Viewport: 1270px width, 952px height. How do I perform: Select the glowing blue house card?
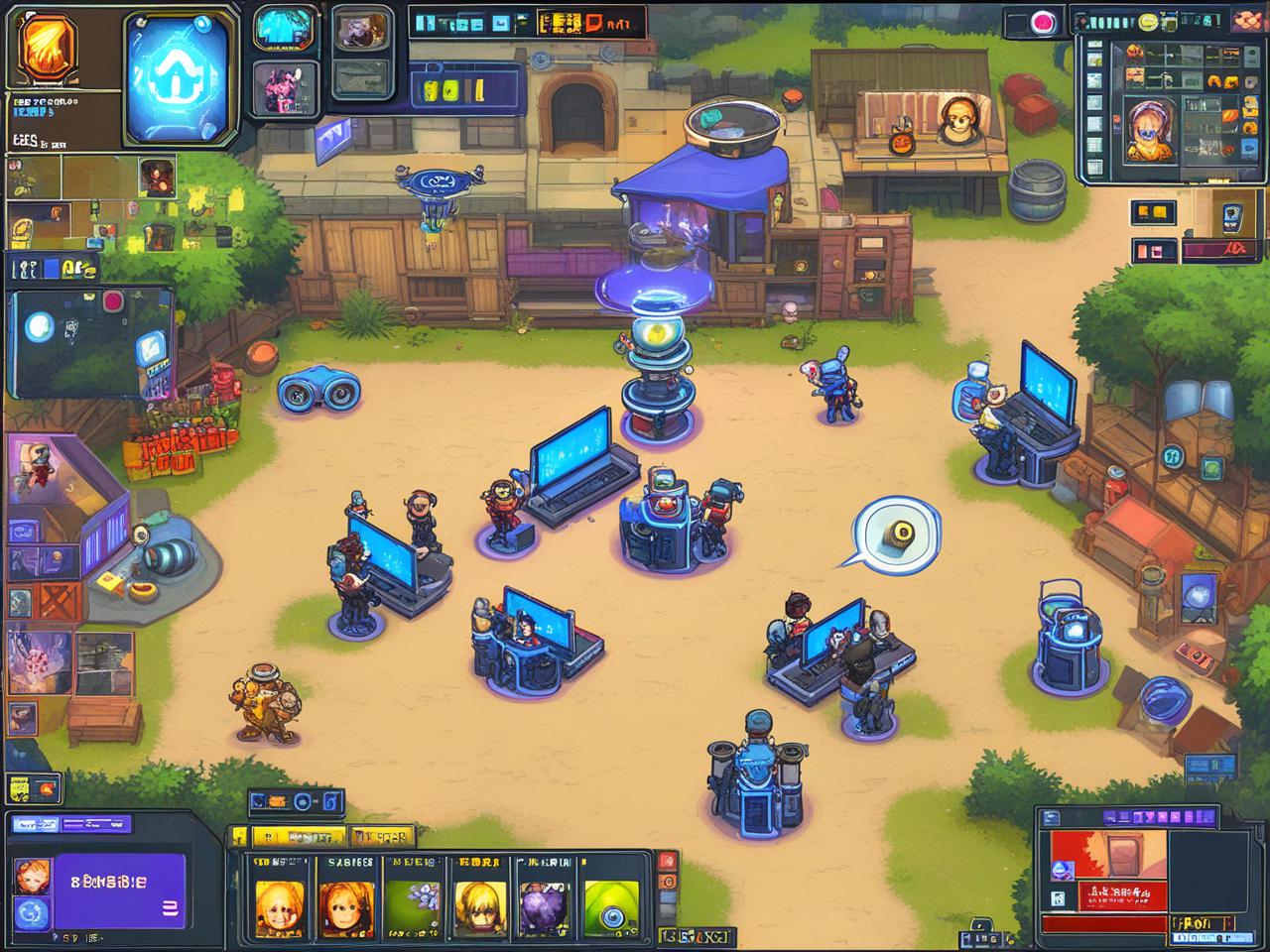(x=178, y=77)
